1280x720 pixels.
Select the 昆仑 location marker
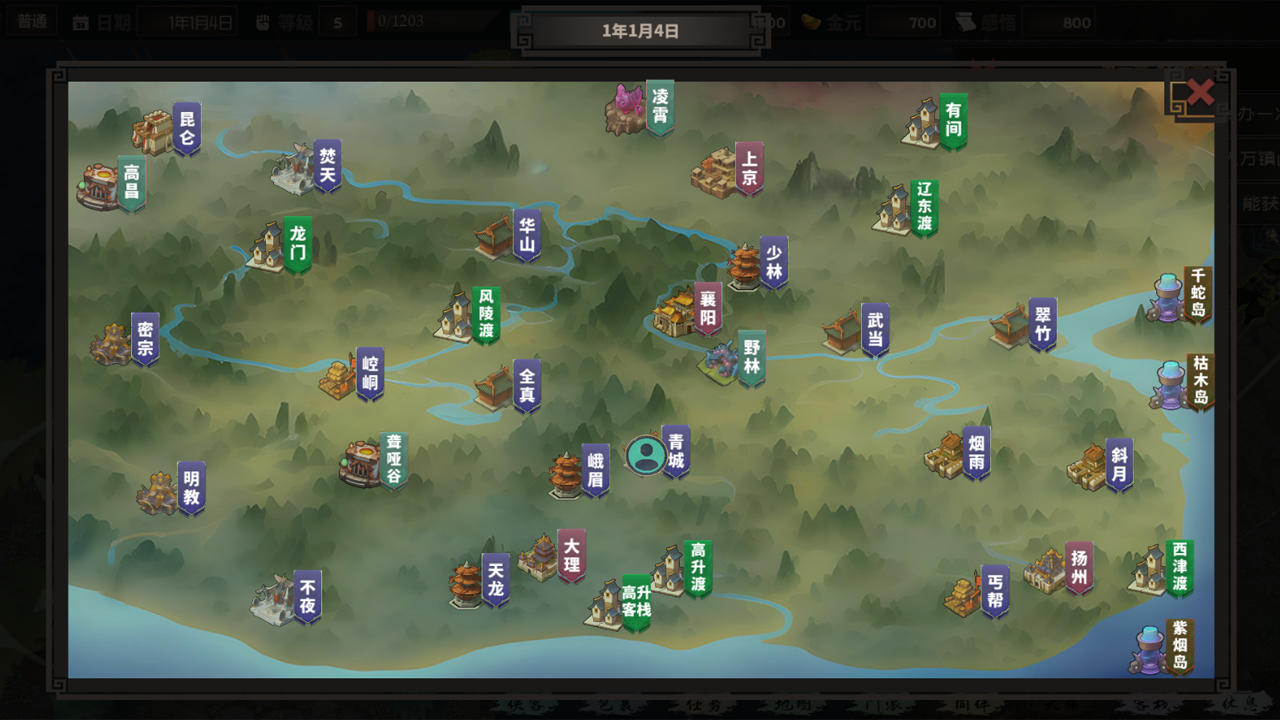[x=186, y=127]
